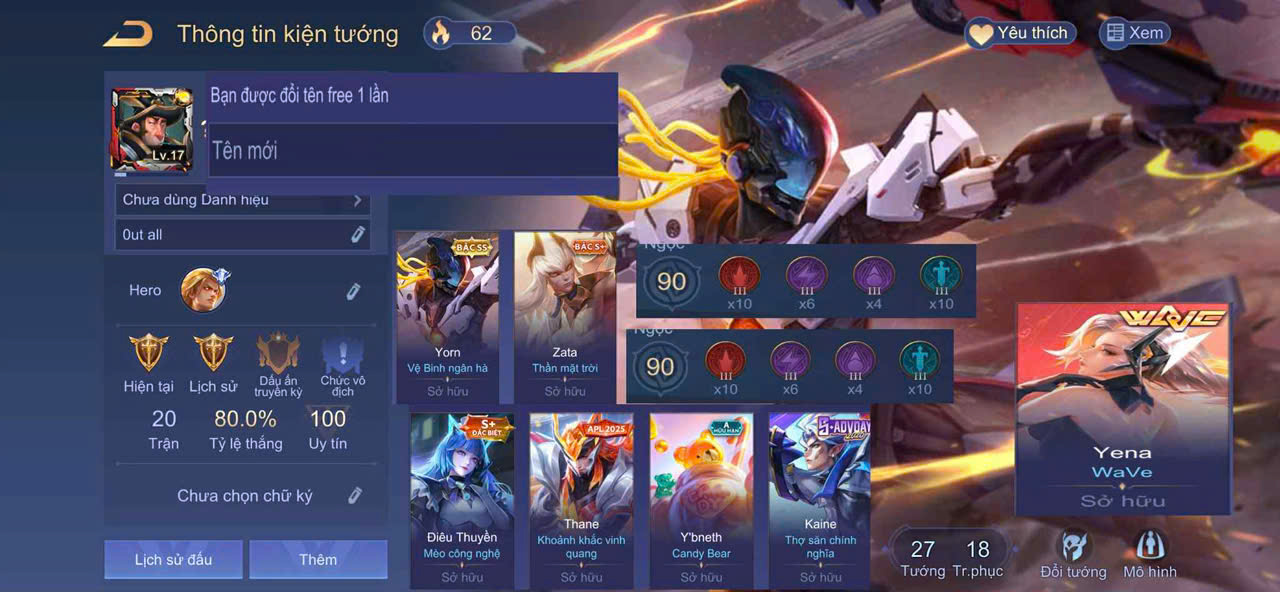The image size is (1280, 592).
Task: Click the player avatar portrait
Action: pyautogui.click(x=151, y=128)
